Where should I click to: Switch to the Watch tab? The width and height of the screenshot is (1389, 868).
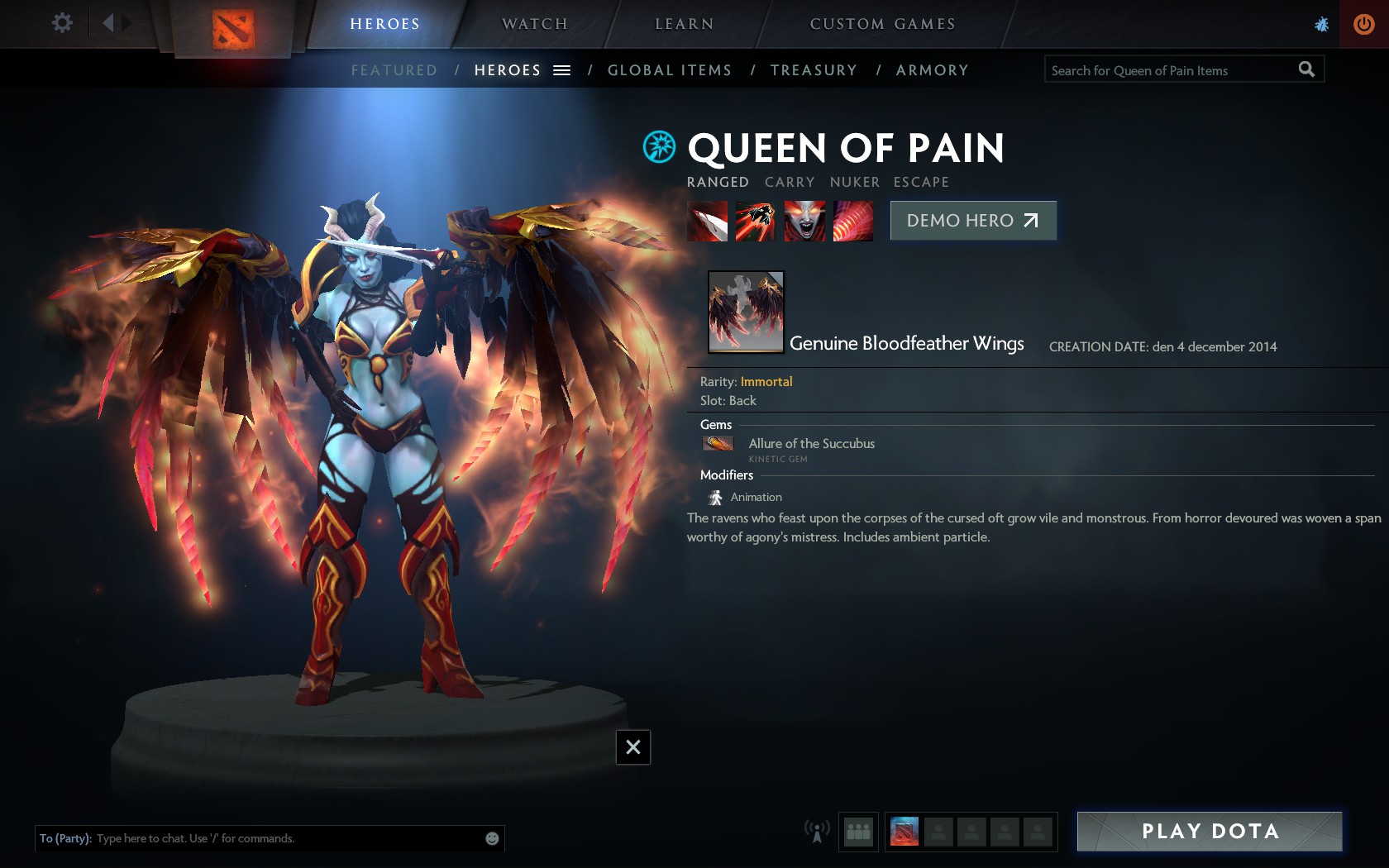pos(535,24)
